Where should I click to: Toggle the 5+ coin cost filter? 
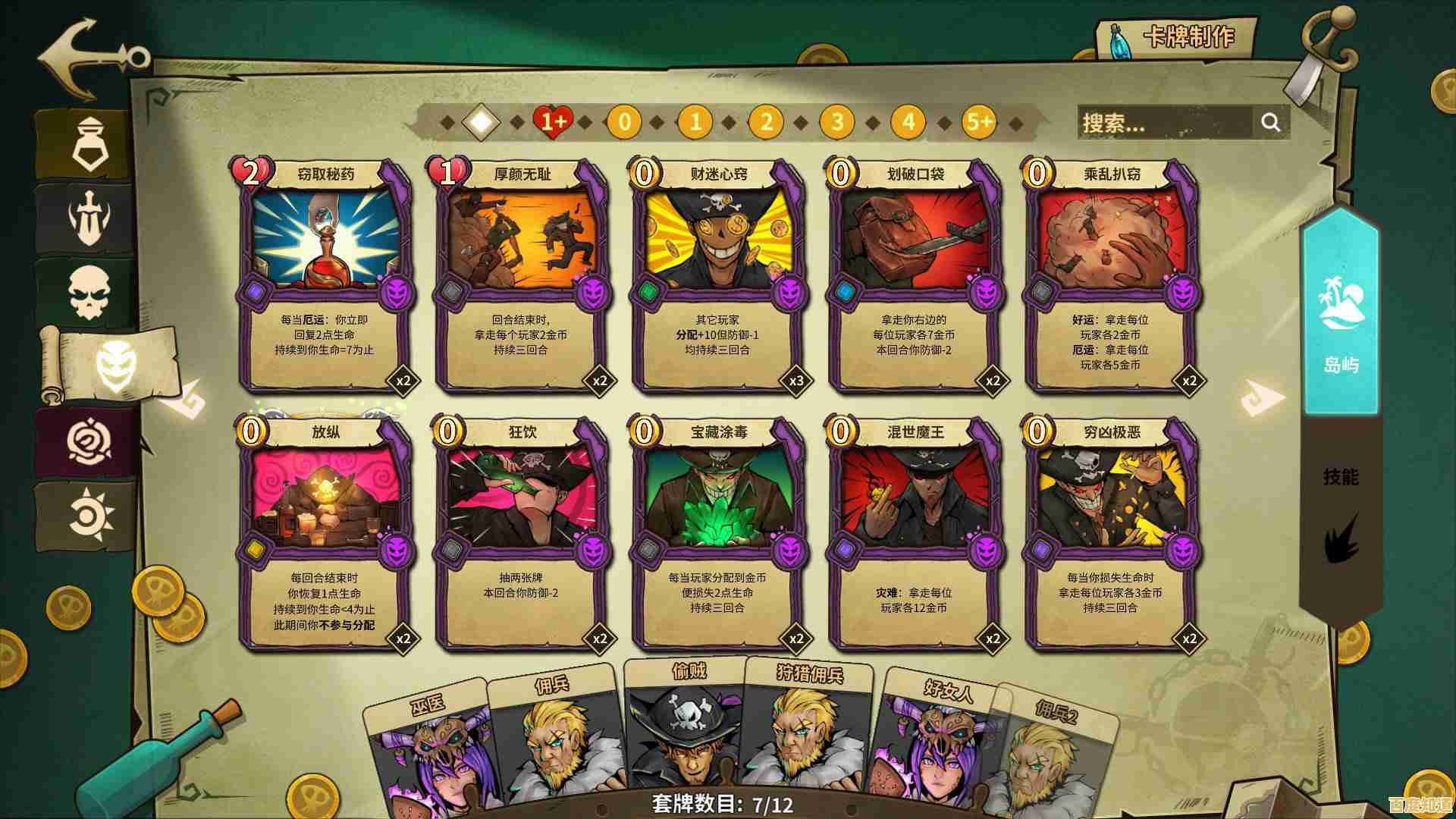(978, 121)
